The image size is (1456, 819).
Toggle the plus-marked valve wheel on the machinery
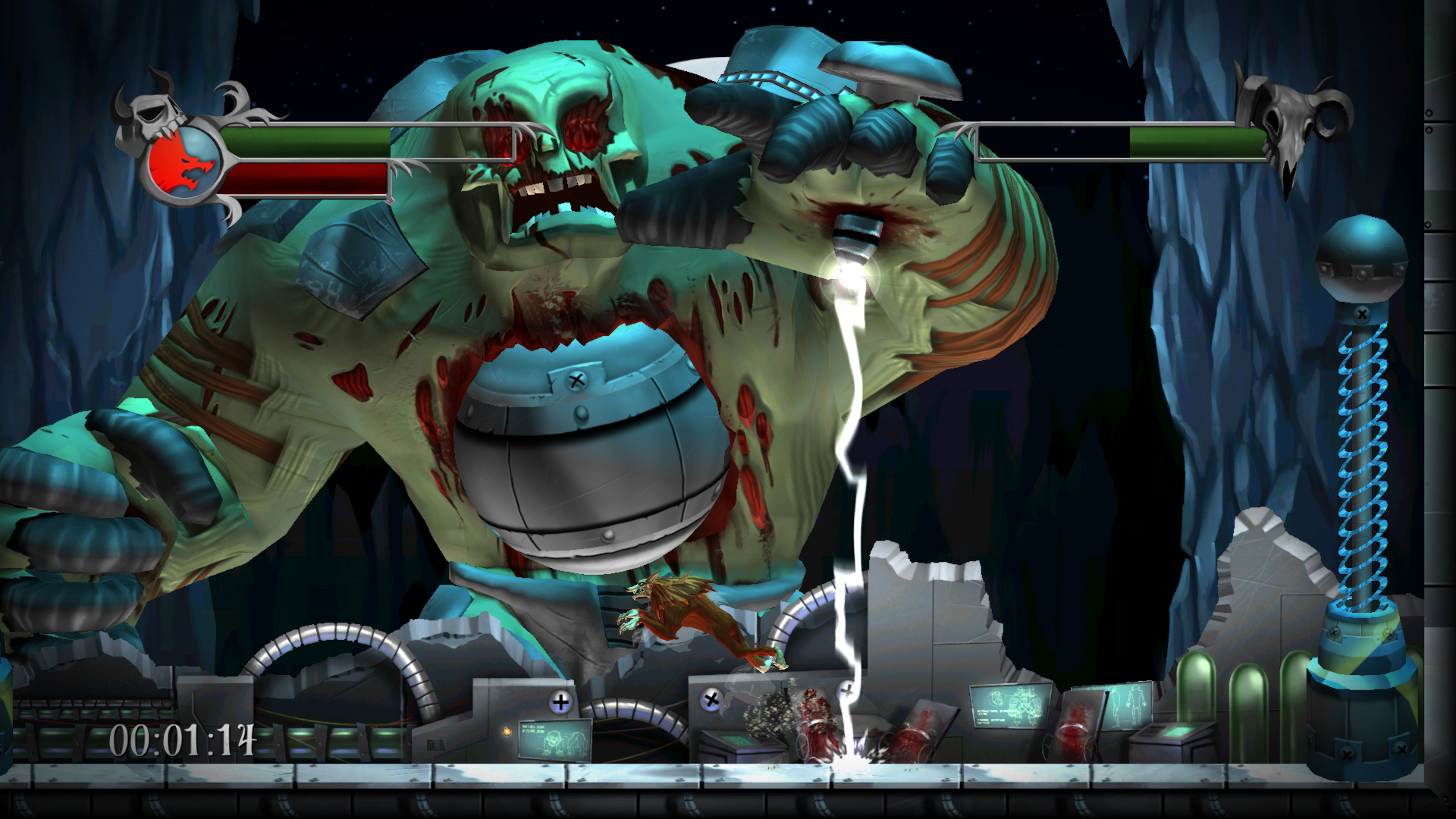pyautogui.click(x=560, y=701)
